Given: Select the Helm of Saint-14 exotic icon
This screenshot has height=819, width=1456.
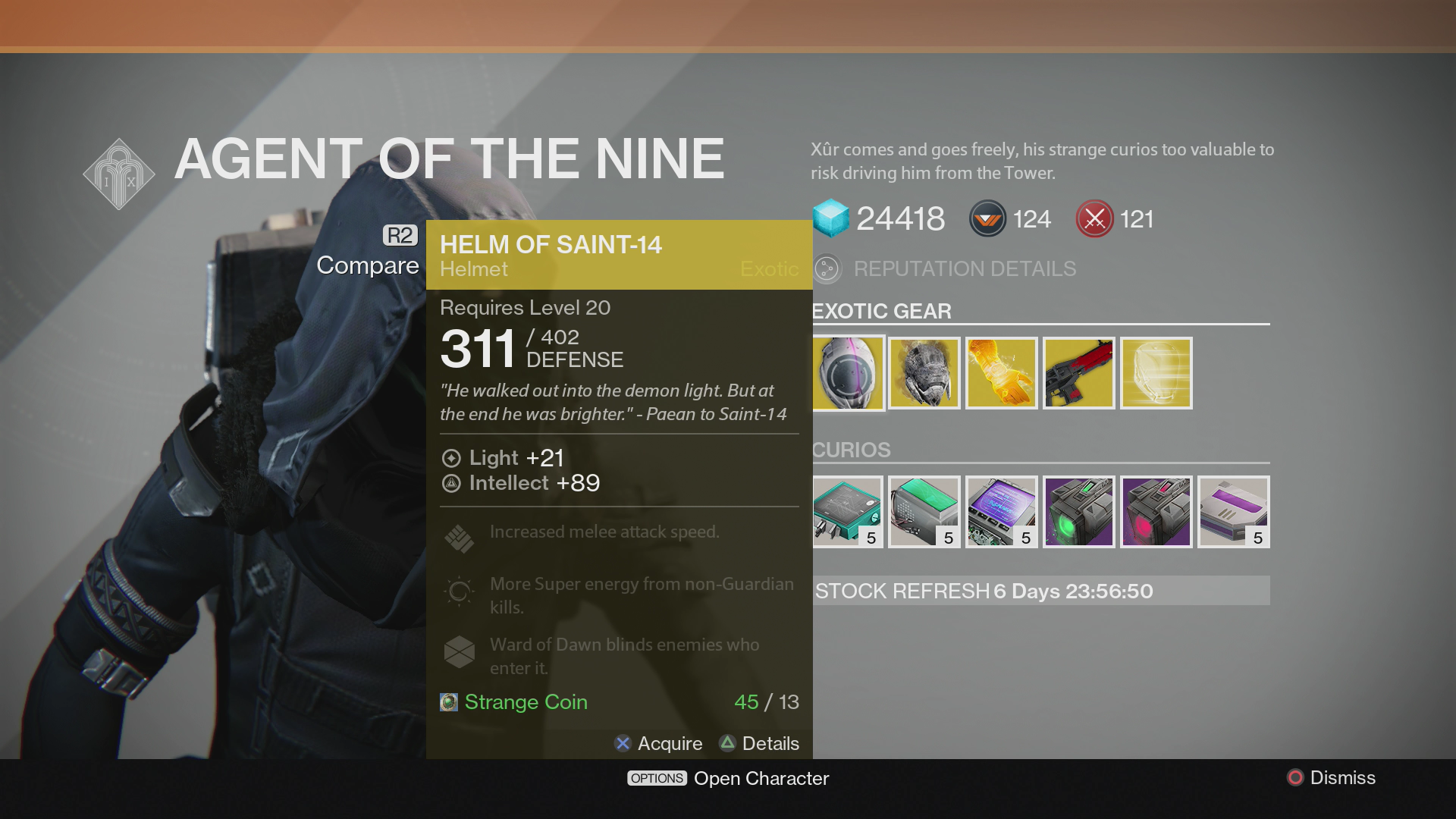Looking at the screenshot, I should 846,372.
